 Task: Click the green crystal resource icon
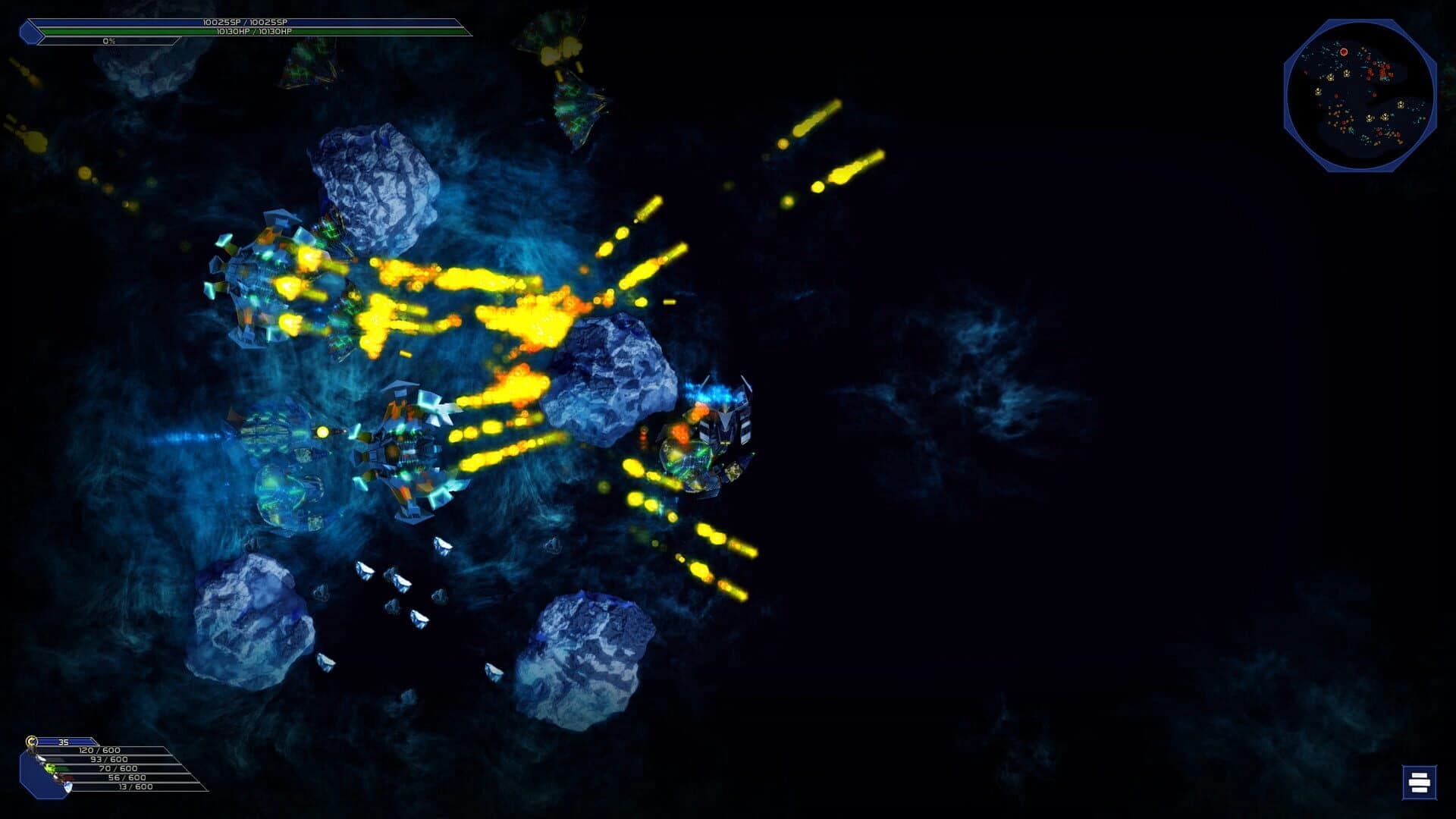50,768
